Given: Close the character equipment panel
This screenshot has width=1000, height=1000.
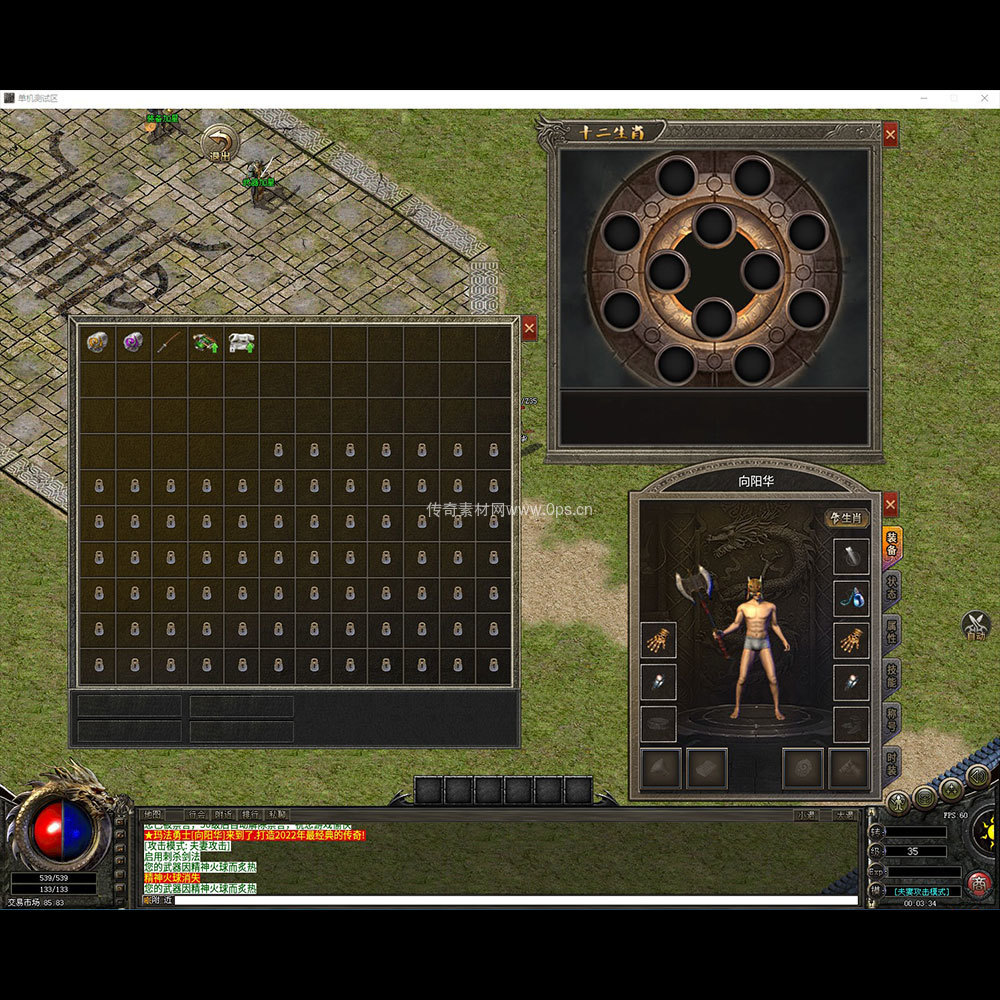Looking at the screenshot, I should click(890, 503).
